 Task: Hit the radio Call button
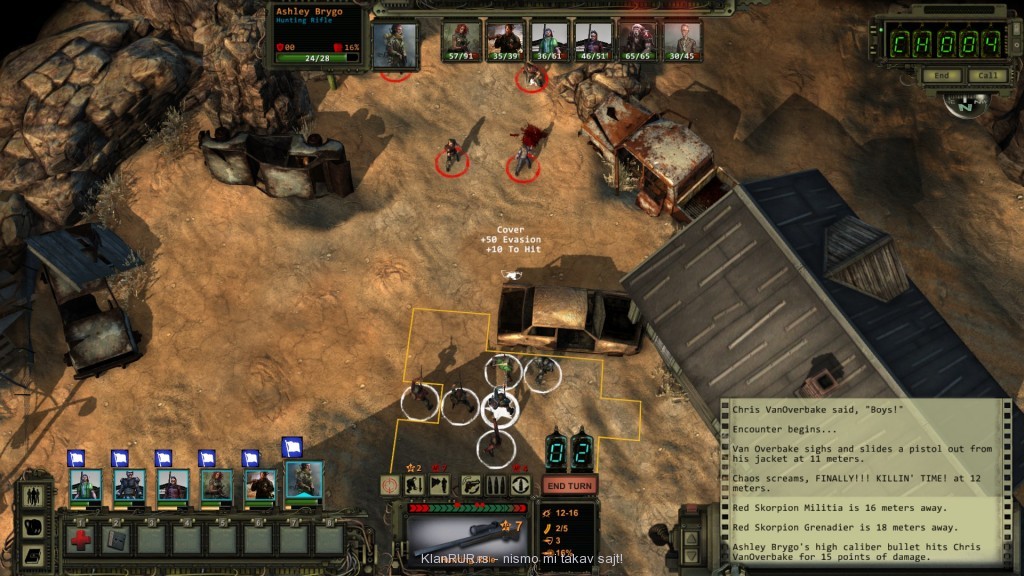(x=987, y=76)
